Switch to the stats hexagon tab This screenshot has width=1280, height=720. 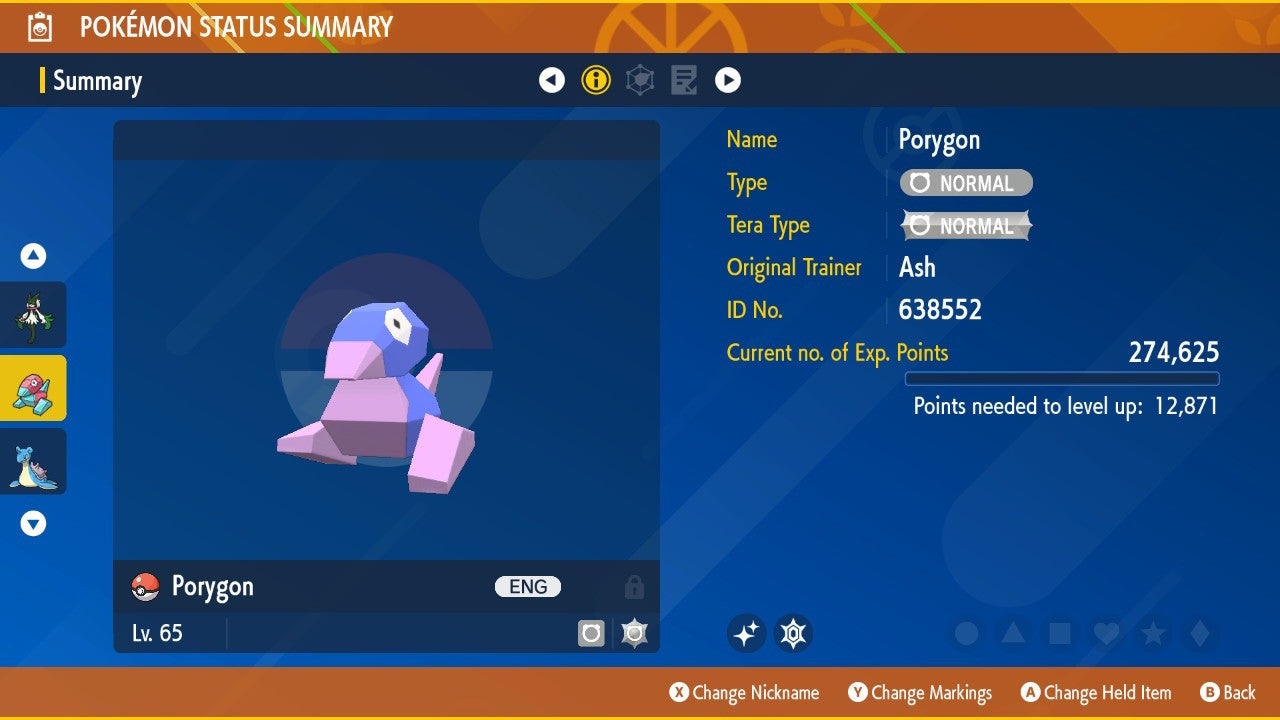pos(640,80)
